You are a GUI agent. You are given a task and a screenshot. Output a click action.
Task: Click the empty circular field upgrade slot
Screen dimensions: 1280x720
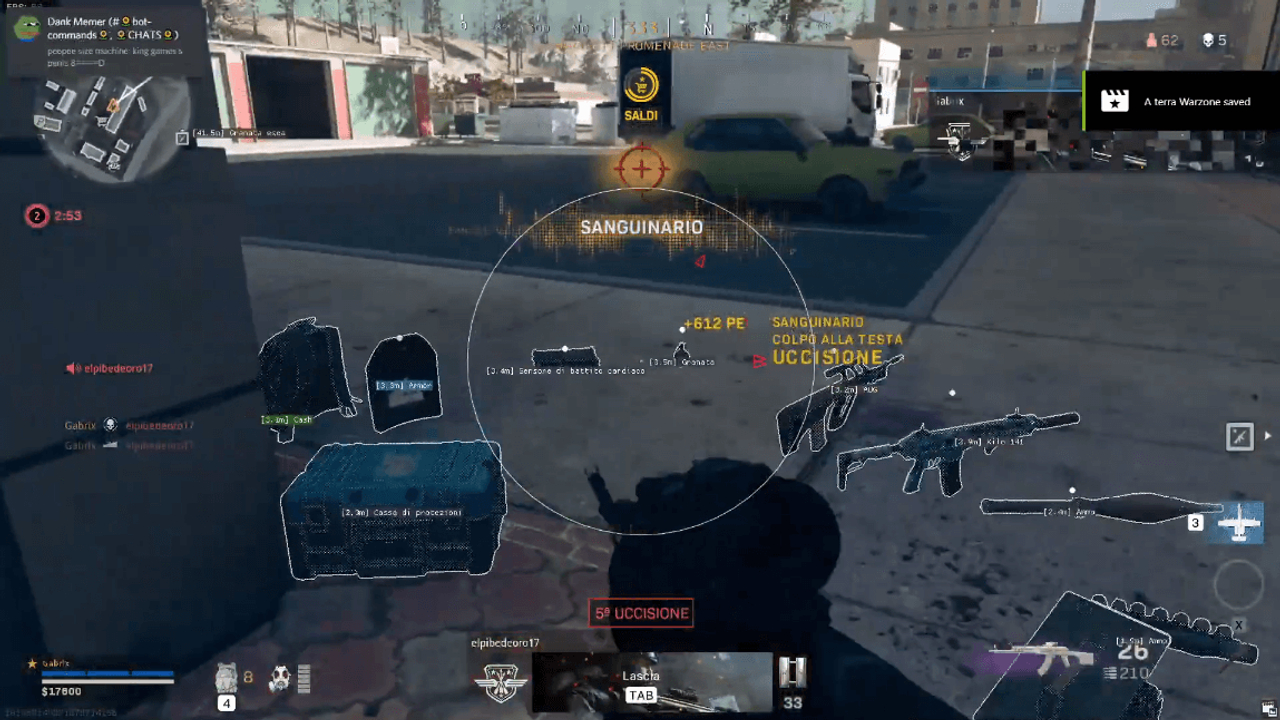pos(1239,585)
